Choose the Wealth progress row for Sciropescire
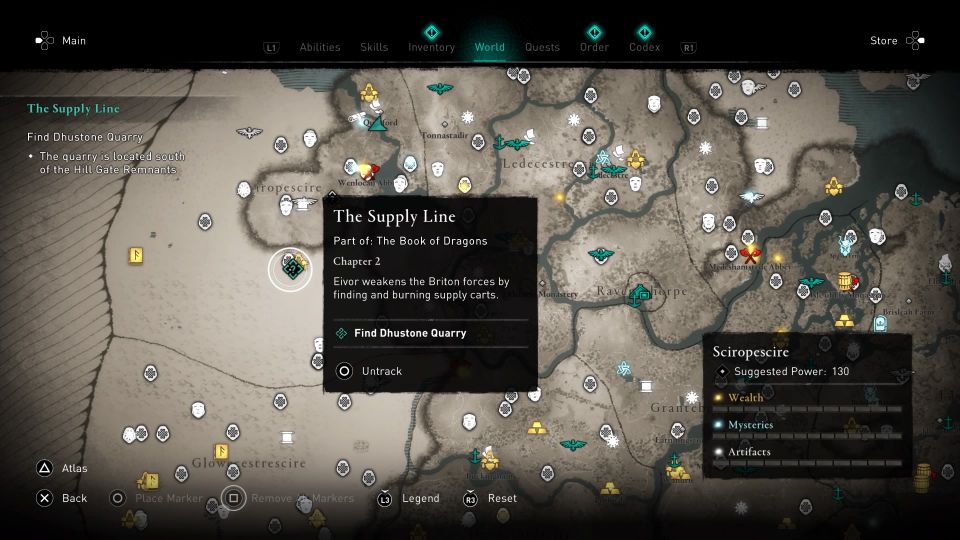This screenshot has height=540, width=960. pyautogui.click(x=808, y=402)
